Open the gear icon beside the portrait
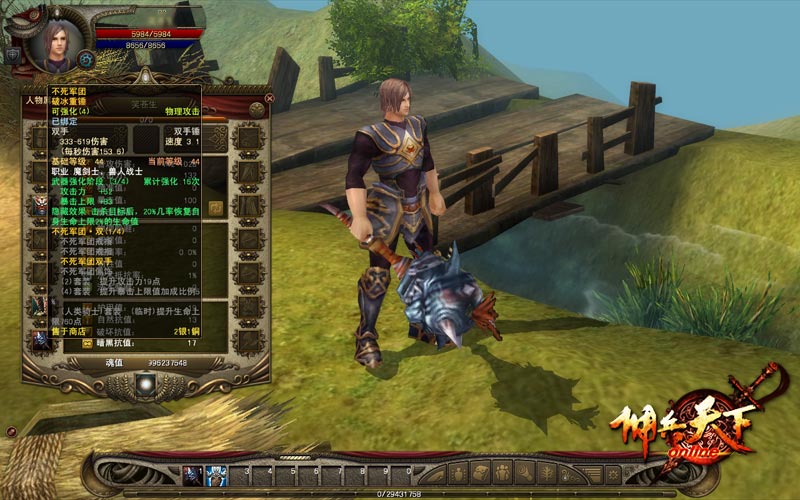 coord(86,59)
